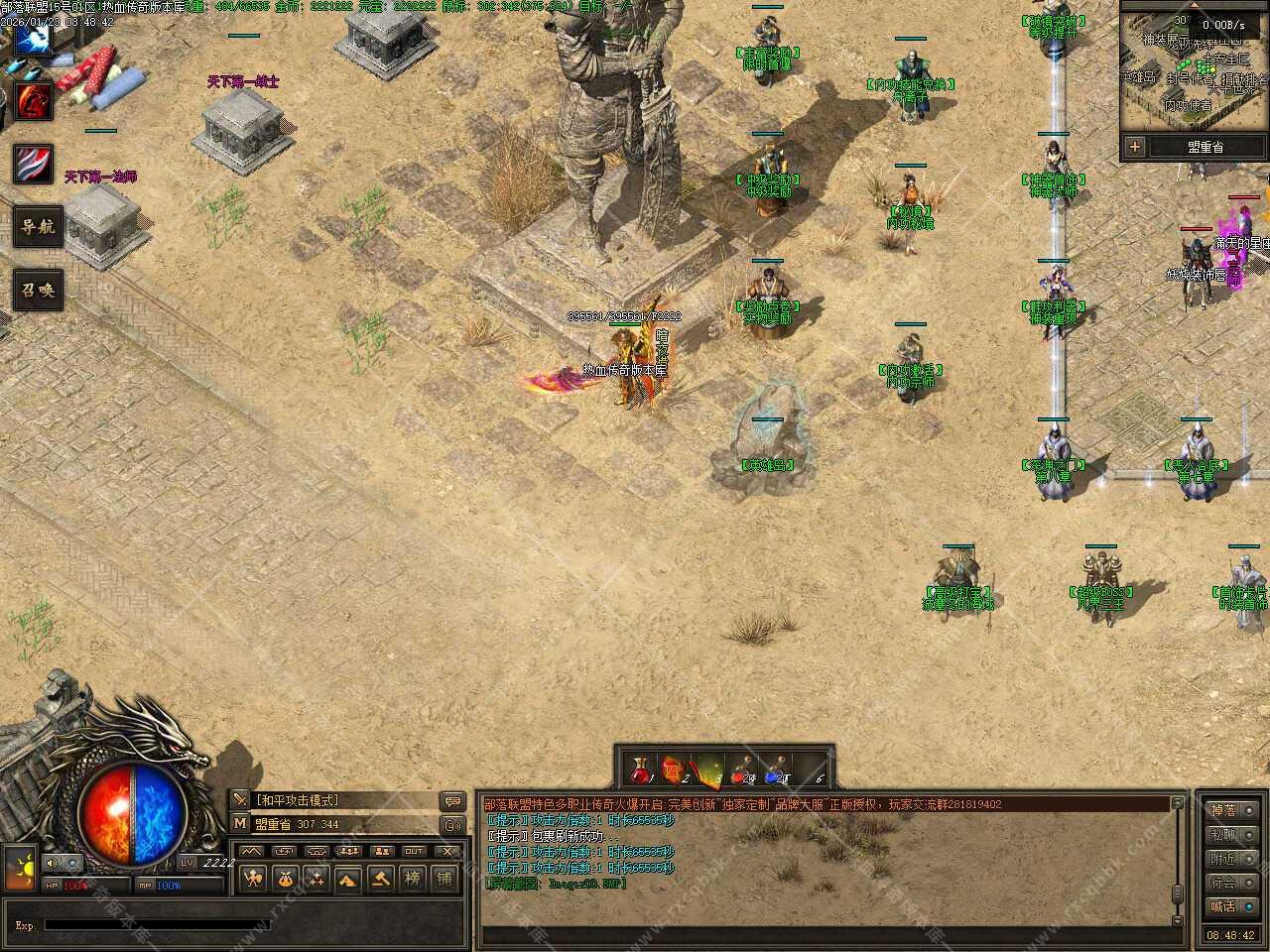Open the 导航 navigation button
1270x952 pixels.
click(x=38, y=227)
